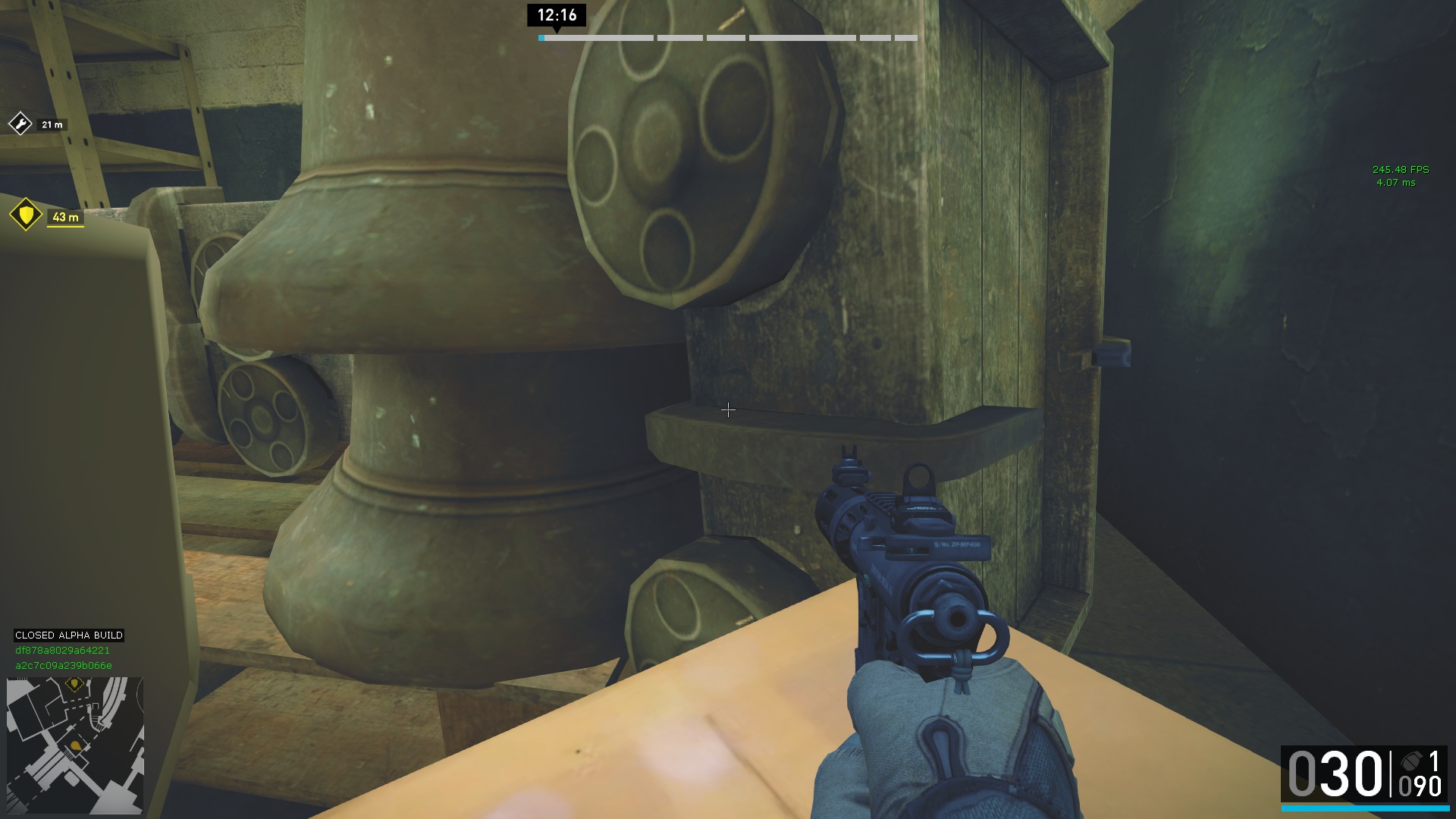Click the grenade icon
Image resolution: width=1456 pixels, height=819 pixels.
coord(1410,761)
